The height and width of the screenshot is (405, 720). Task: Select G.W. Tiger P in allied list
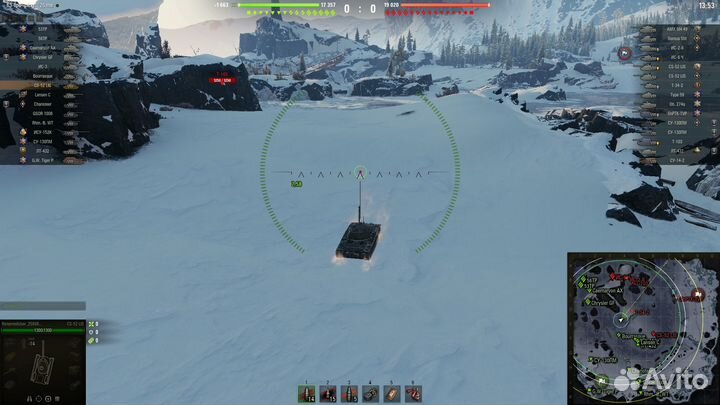click(x=40, y=159)
